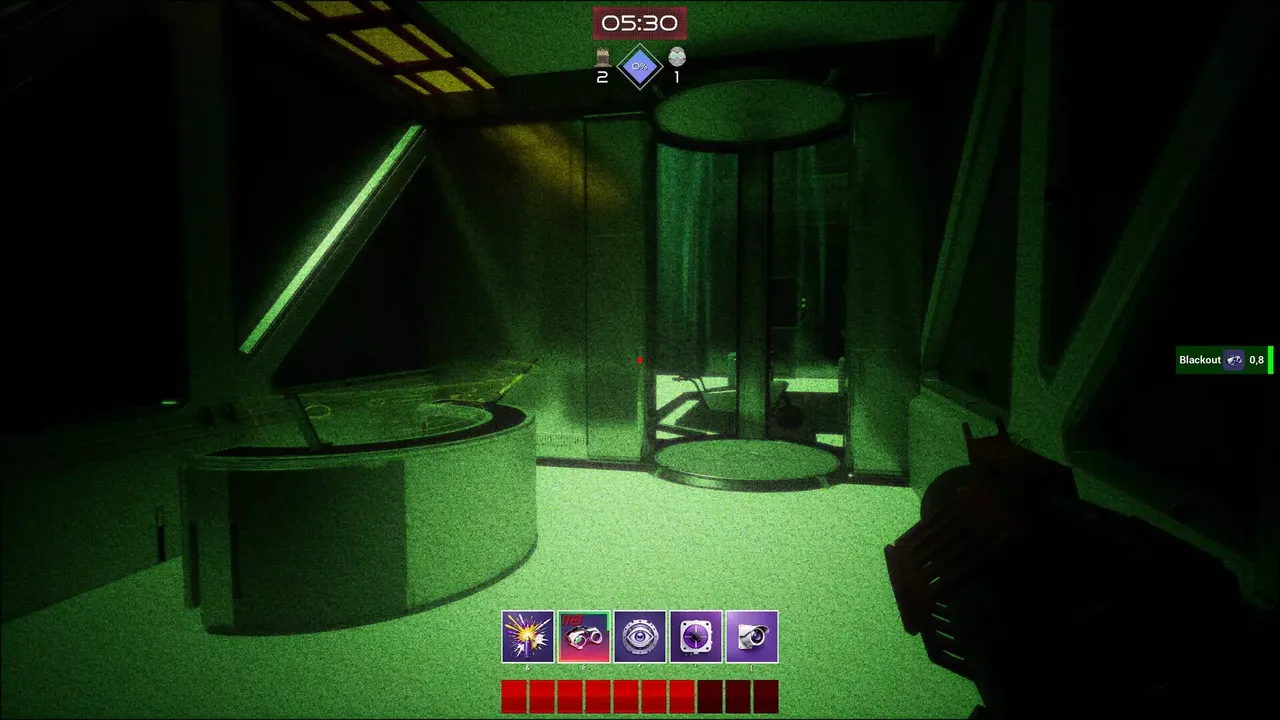Activate the explosive bullet ability
The width and height of the screenshot is (1280, 720).
click(x=528, y=637)
